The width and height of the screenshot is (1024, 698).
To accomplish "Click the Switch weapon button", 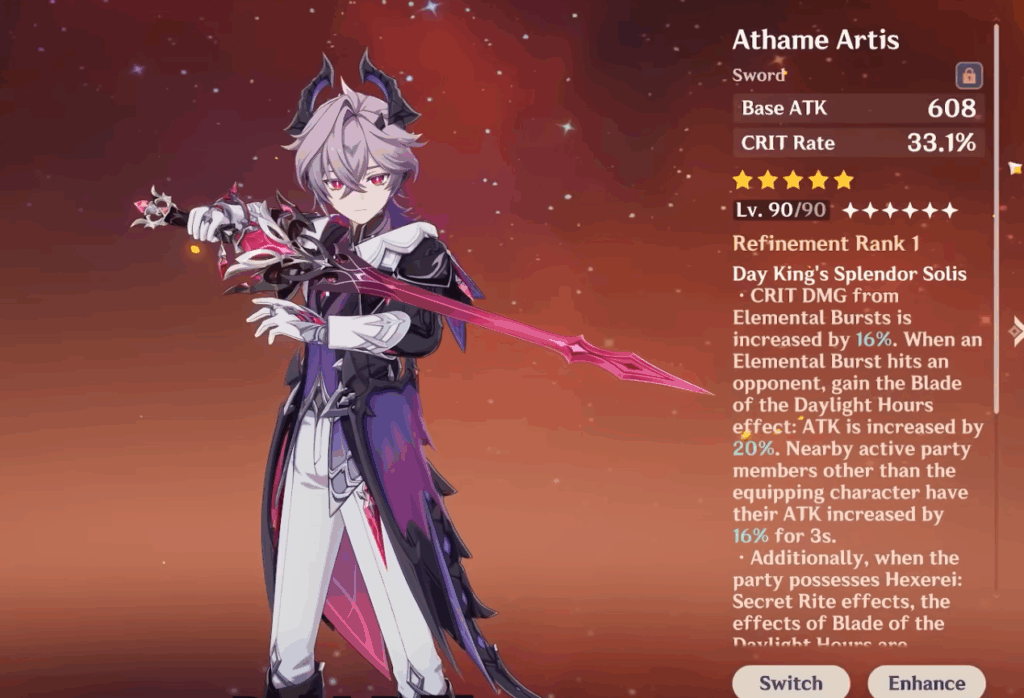I will point(790,682).
